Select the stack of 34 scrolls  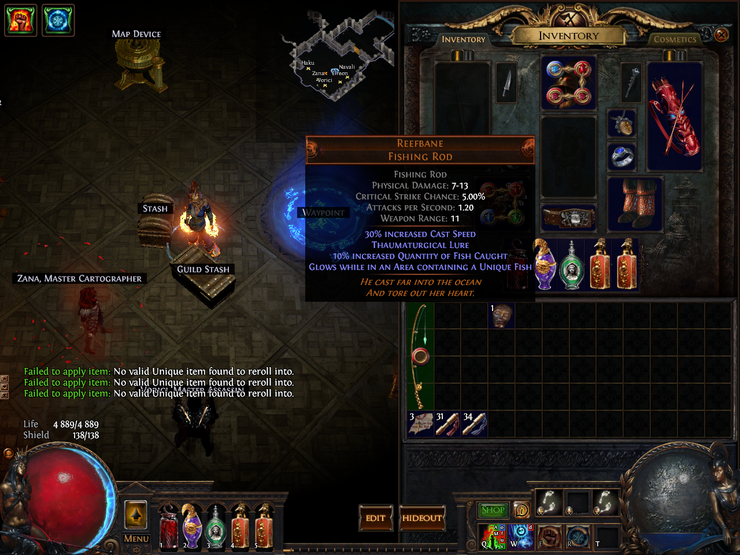tap(475, 423)
